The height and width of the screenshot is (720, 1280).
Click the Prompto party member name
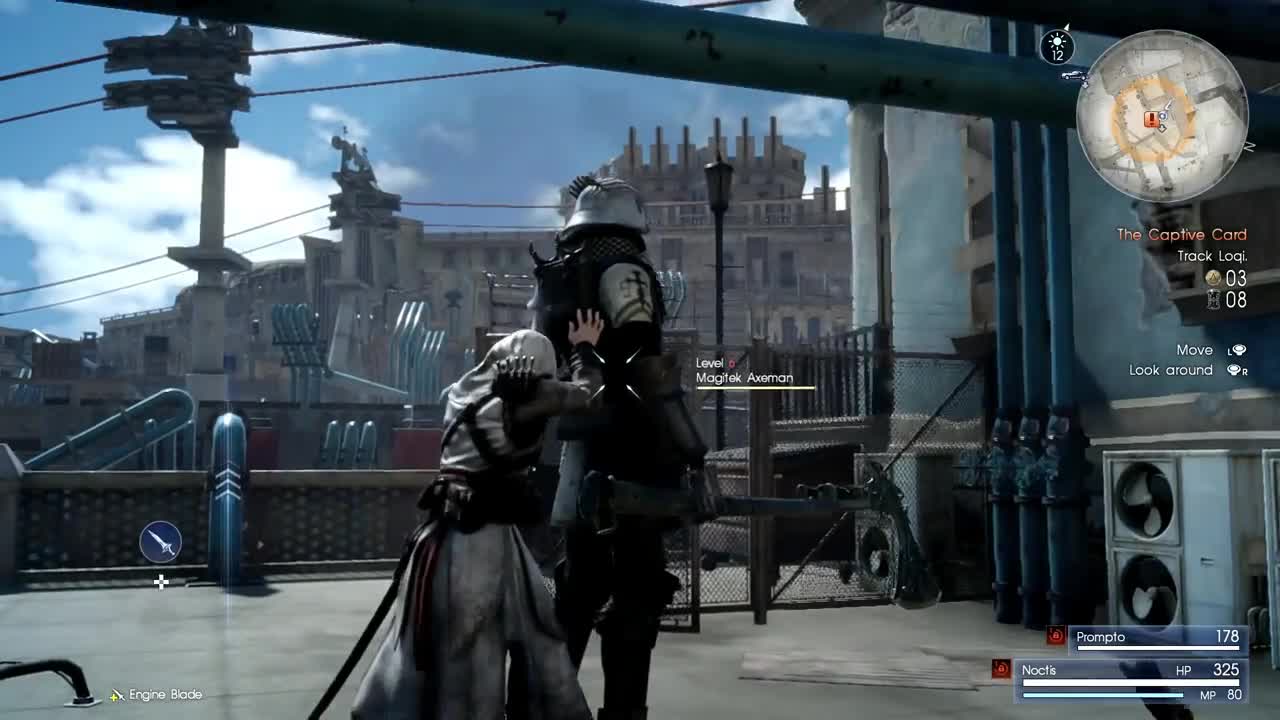1100,637
